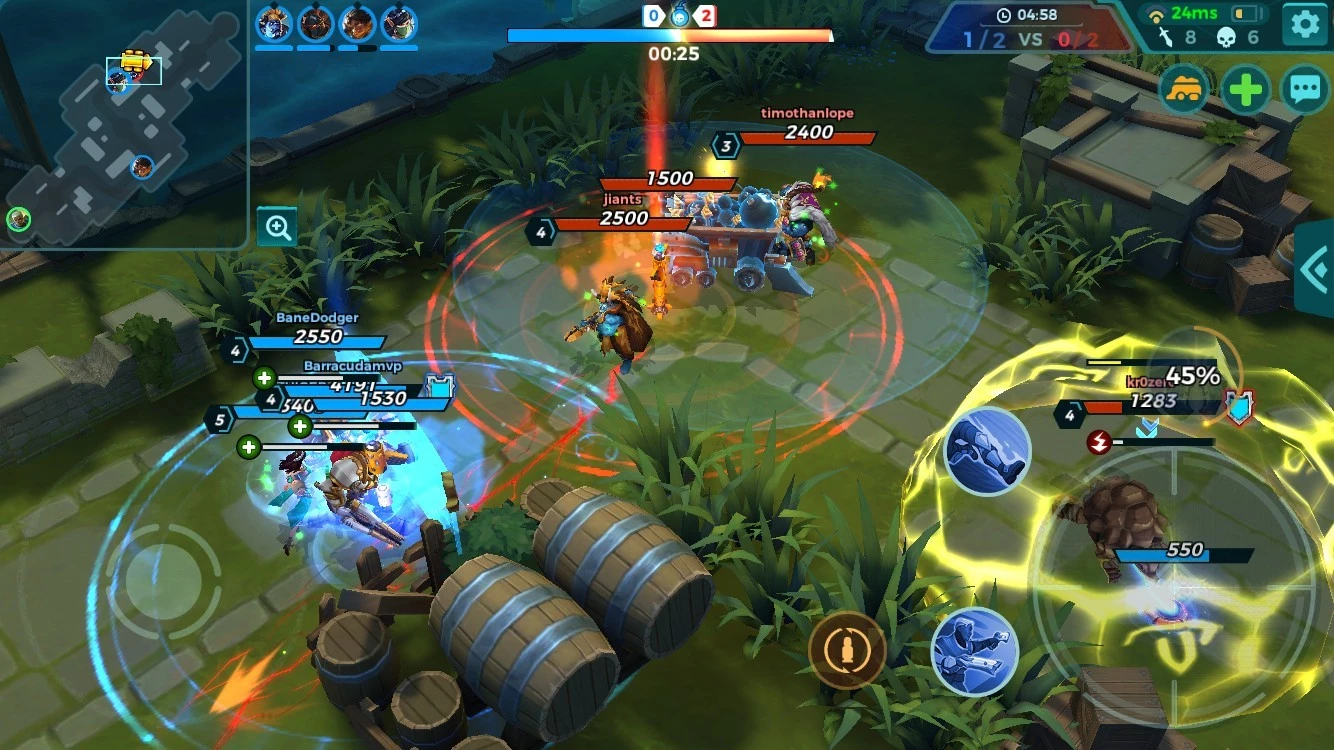1334x750 pixels.
Task: Tap the orange reload ammo button
Action: point(847,650)
